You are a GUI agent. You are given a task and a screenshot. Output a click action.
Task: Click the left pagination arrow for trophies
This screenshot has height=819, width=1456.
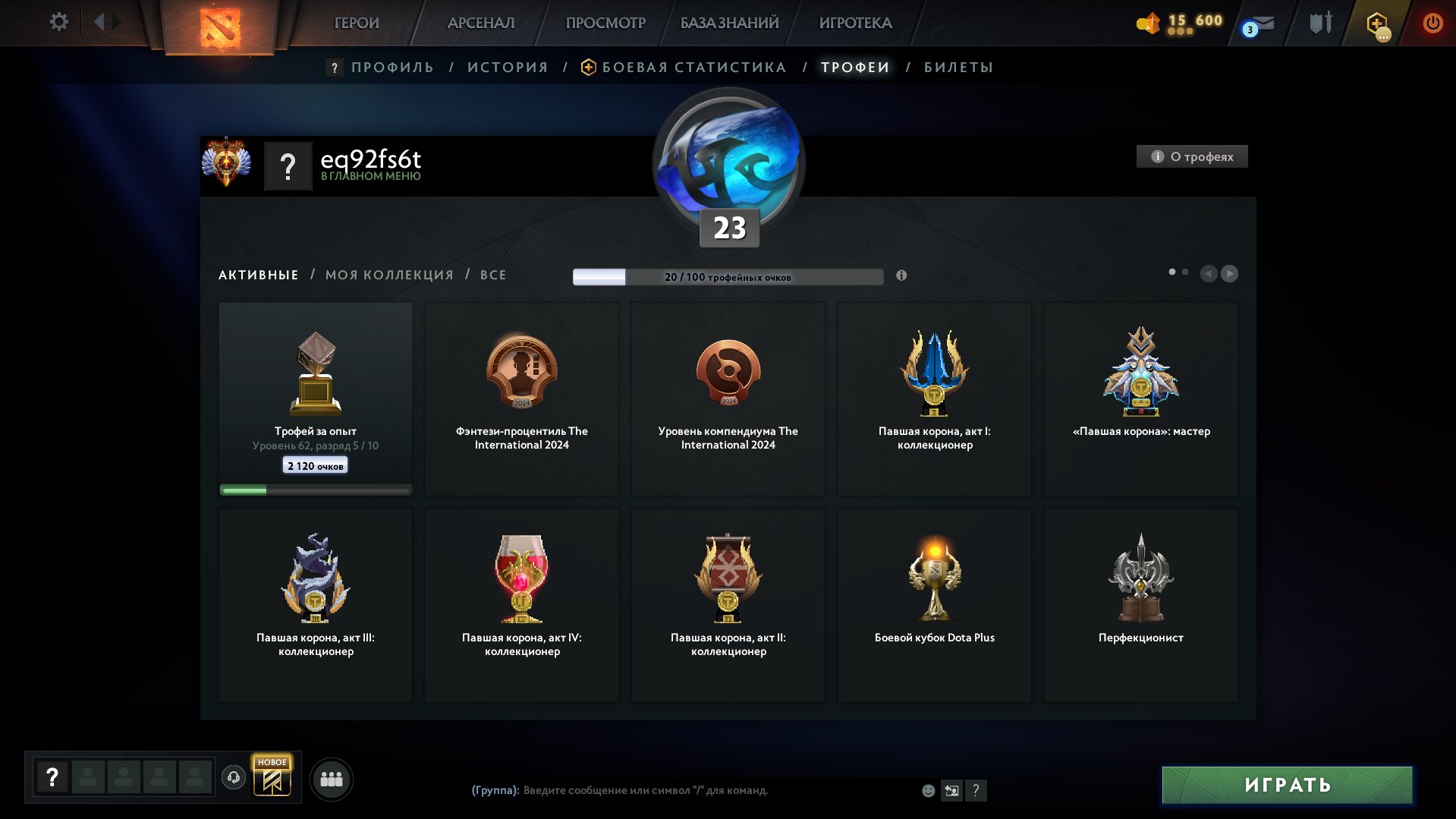[1209, 273]
